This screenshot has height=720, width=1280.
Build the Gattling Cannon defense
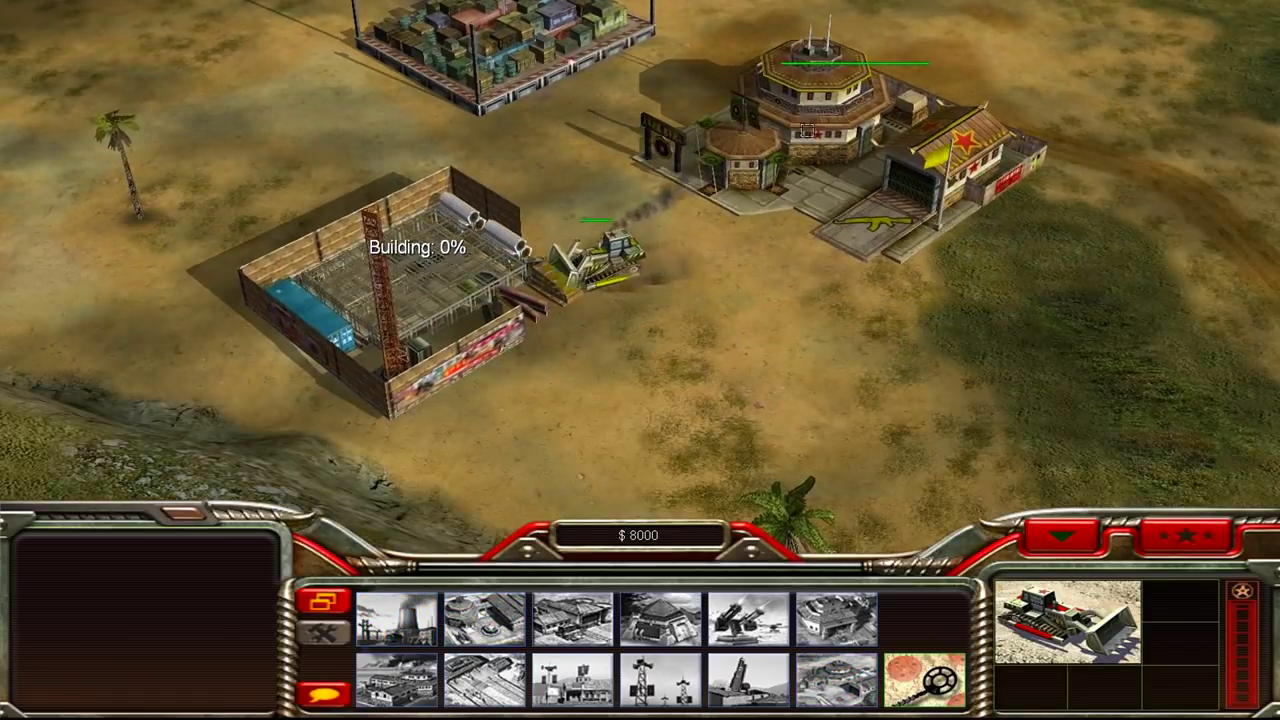pos(747,618)
